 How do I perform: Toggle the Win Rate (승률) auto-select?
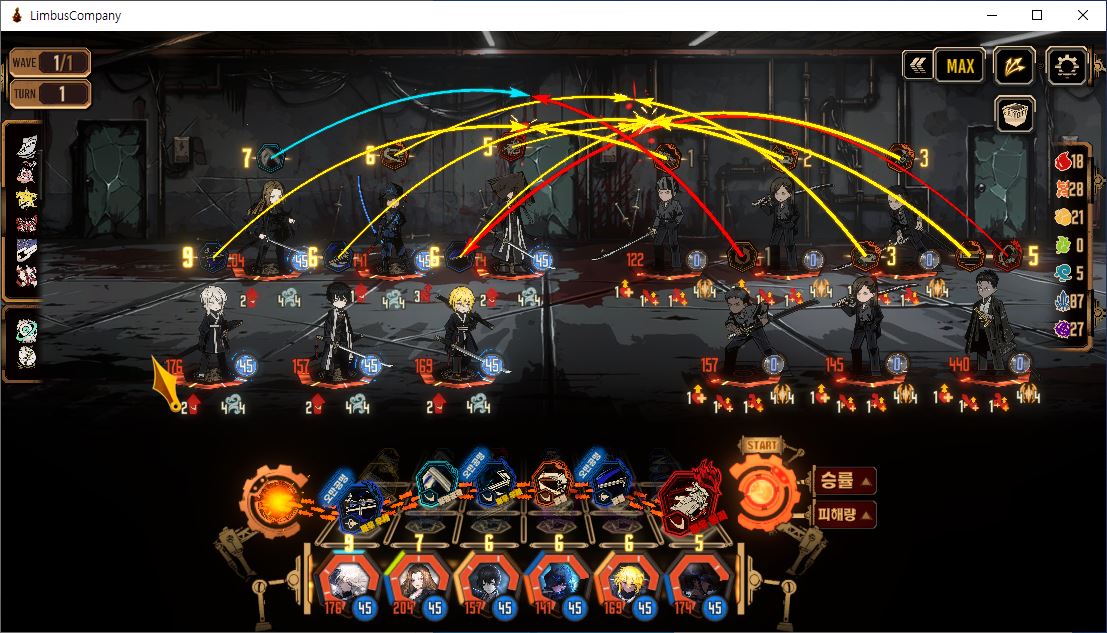click(845, 481)
